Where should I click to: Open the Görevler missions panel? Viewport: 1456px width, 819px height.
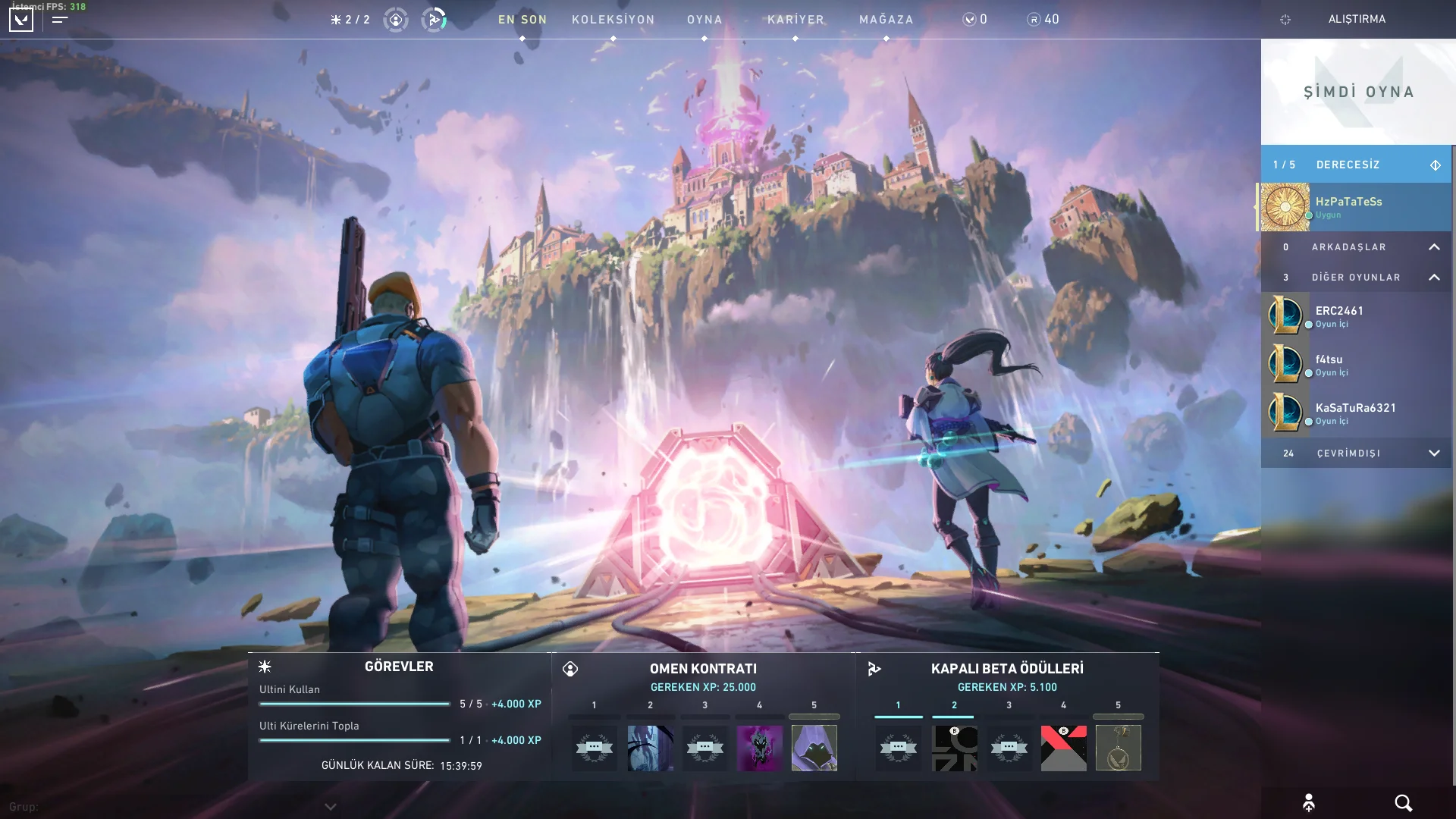399,667
